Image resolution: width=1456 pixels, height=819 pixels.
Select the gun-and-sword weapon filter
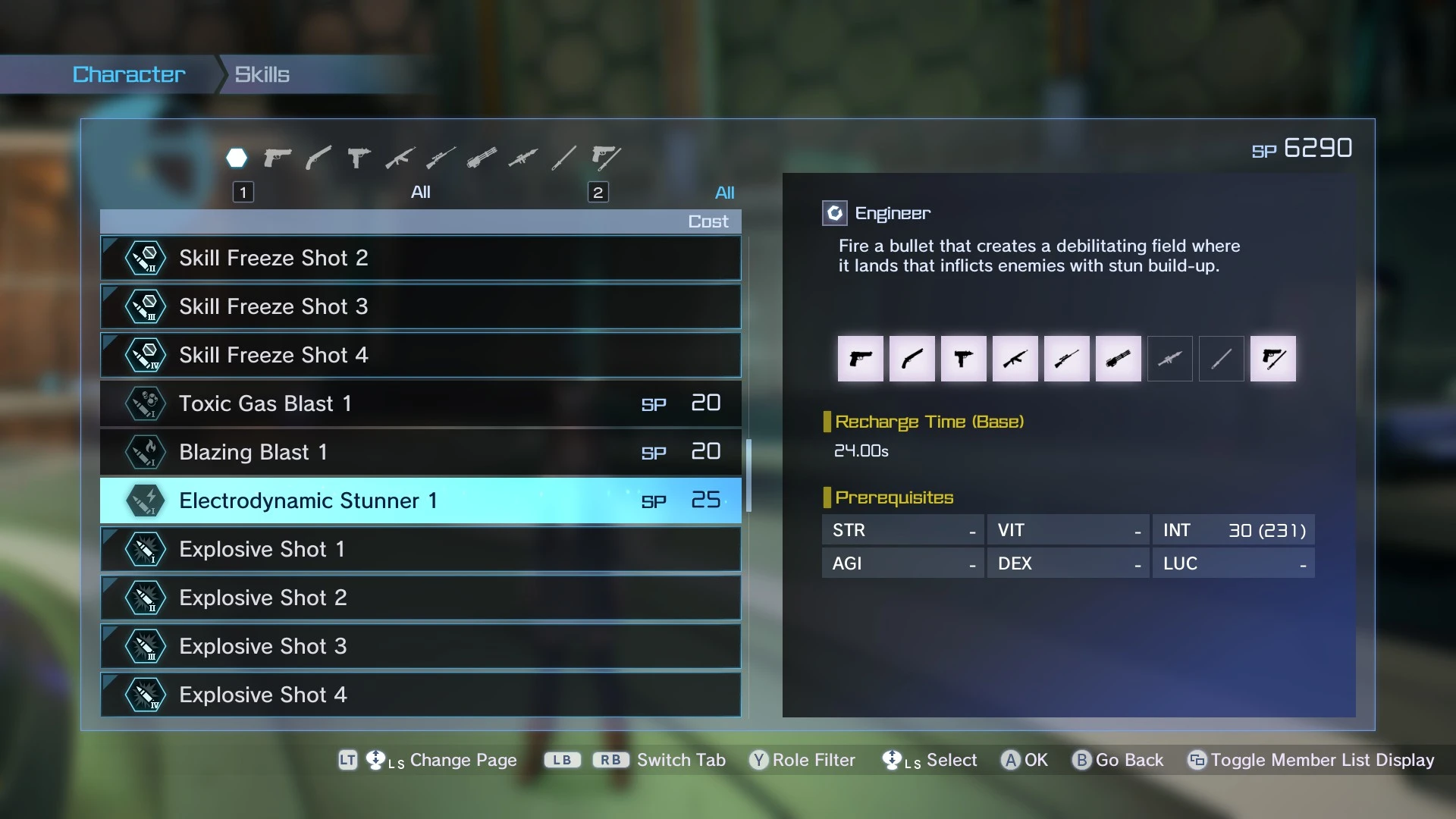click(605, 158)
